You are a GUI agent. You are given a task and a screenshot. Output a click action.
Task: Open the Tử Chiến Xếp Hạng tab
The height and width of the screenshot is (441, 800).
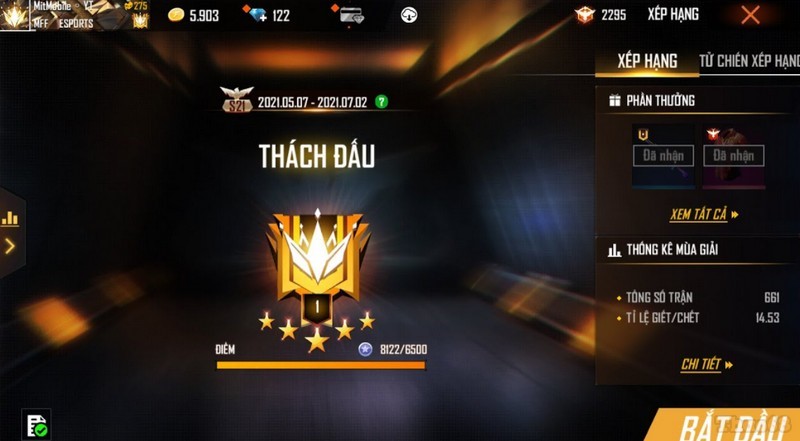tap(749, 62)
